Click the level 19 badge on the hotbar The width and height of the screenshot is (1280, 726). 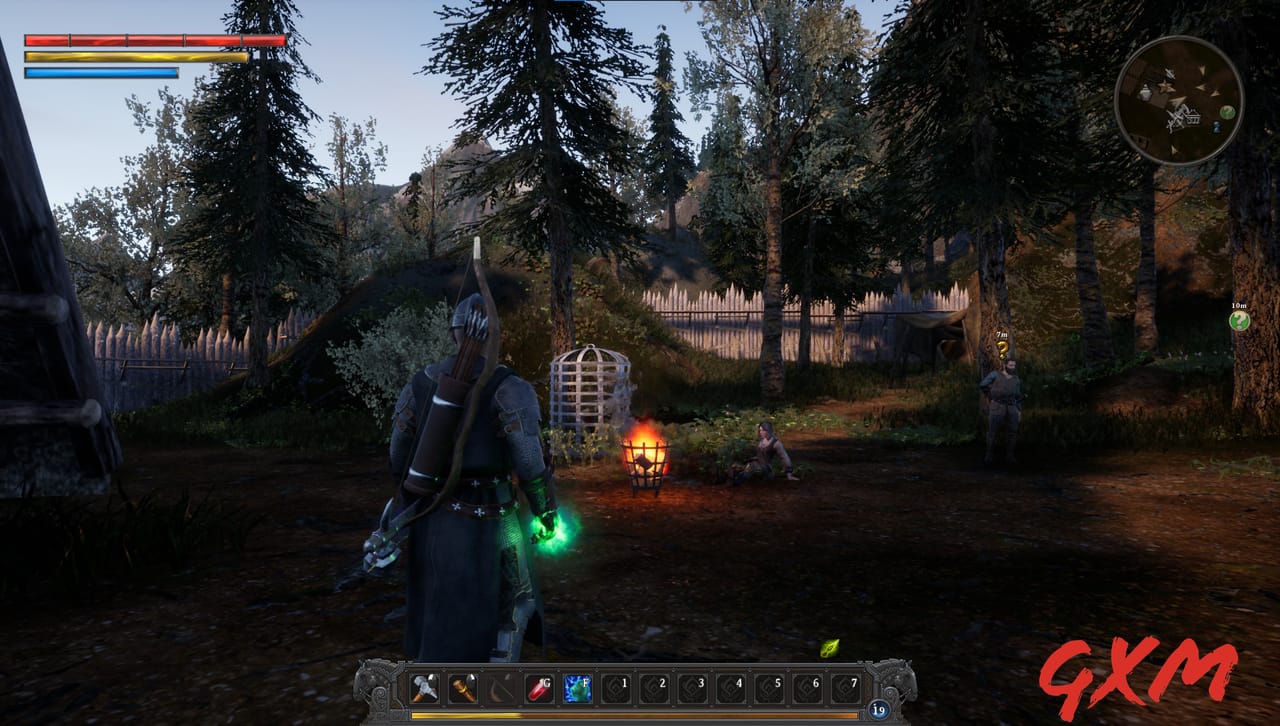click(879, 707)
